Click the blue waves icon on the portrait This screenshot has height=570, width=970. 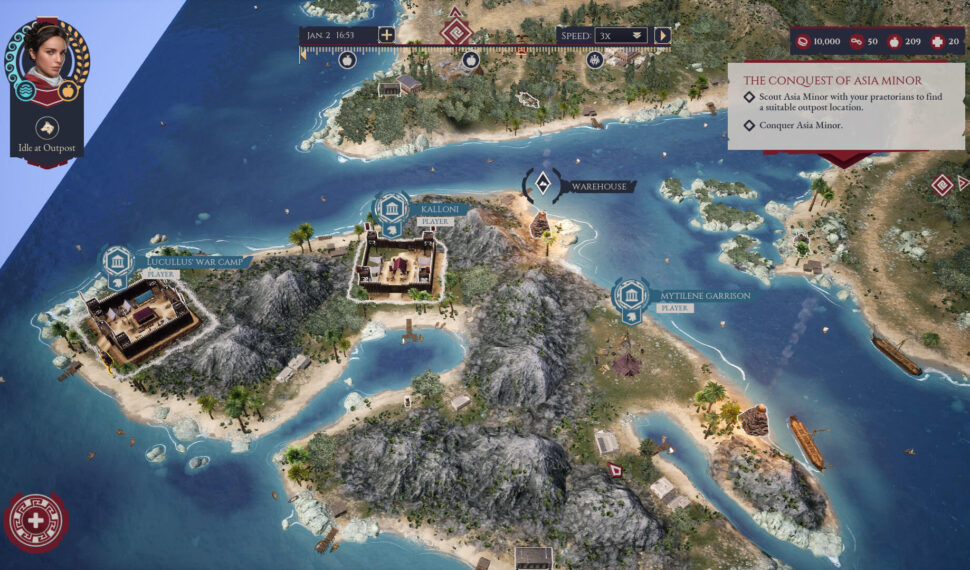point(25,91)
